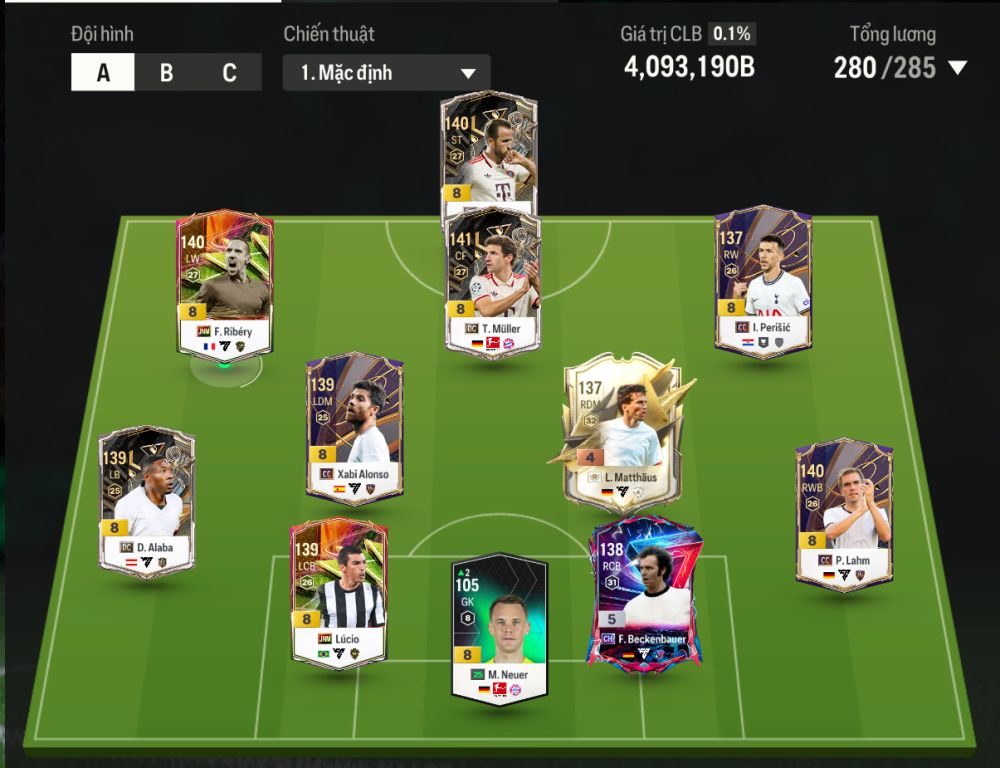Select the I. Perišić player card
1000x768 pixels.
[762, 281]
